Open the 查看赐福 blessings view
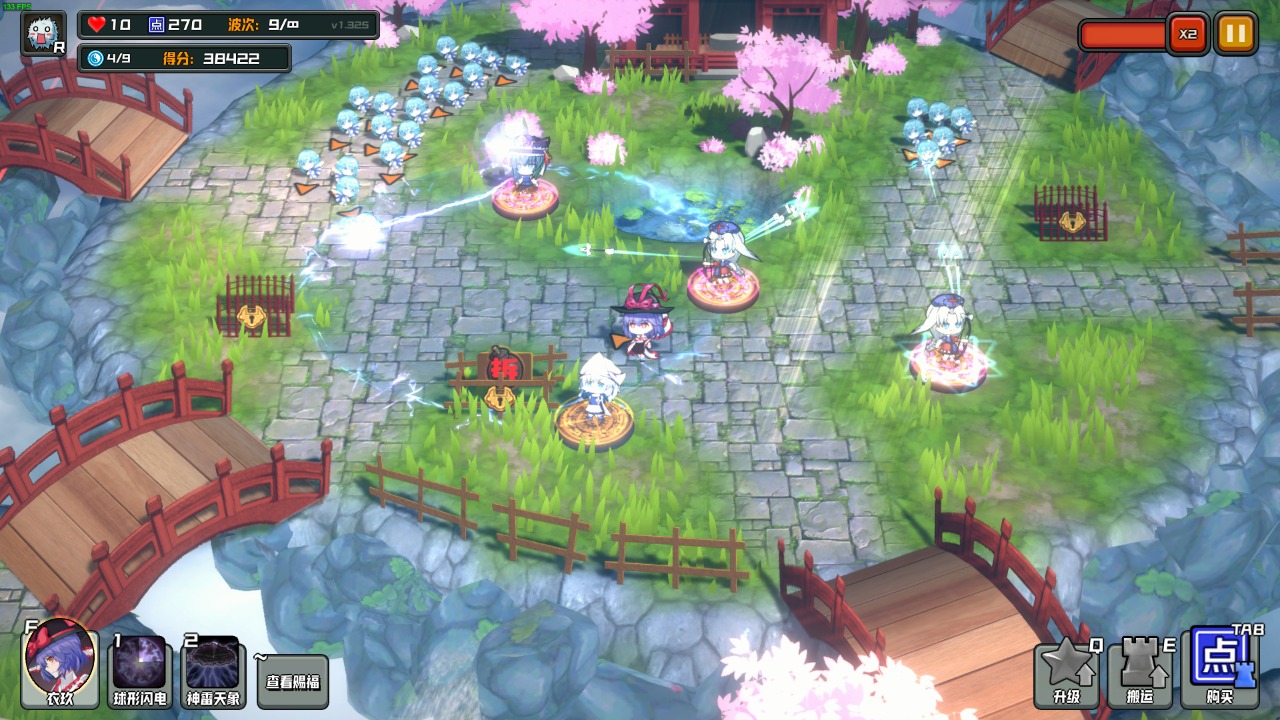 point(293,682)
